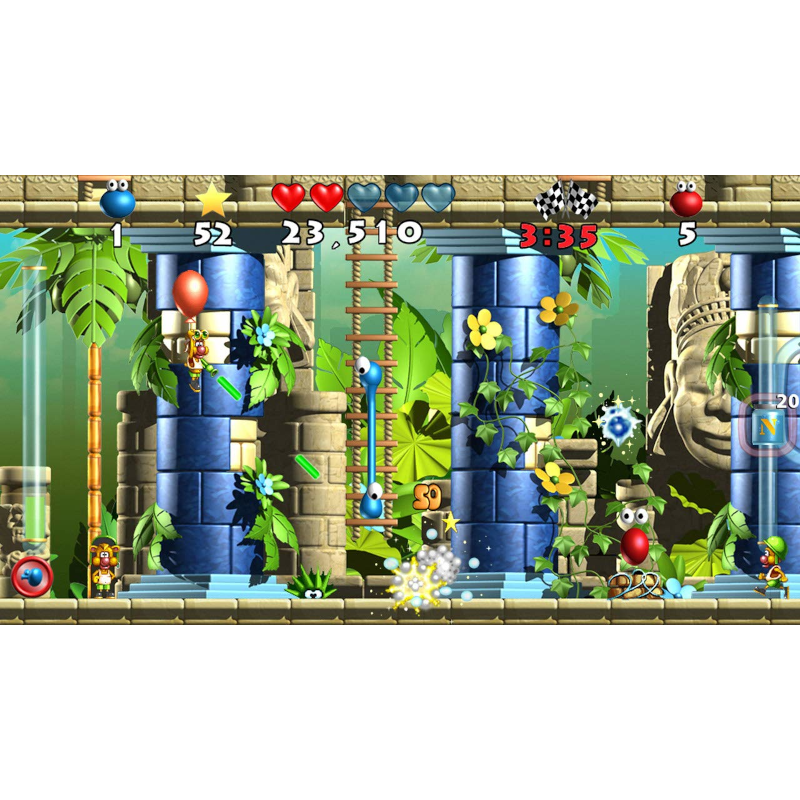Click the checkered flags timer icon
Viewport: 800px width, 800px height.
(x=565, y=201)
